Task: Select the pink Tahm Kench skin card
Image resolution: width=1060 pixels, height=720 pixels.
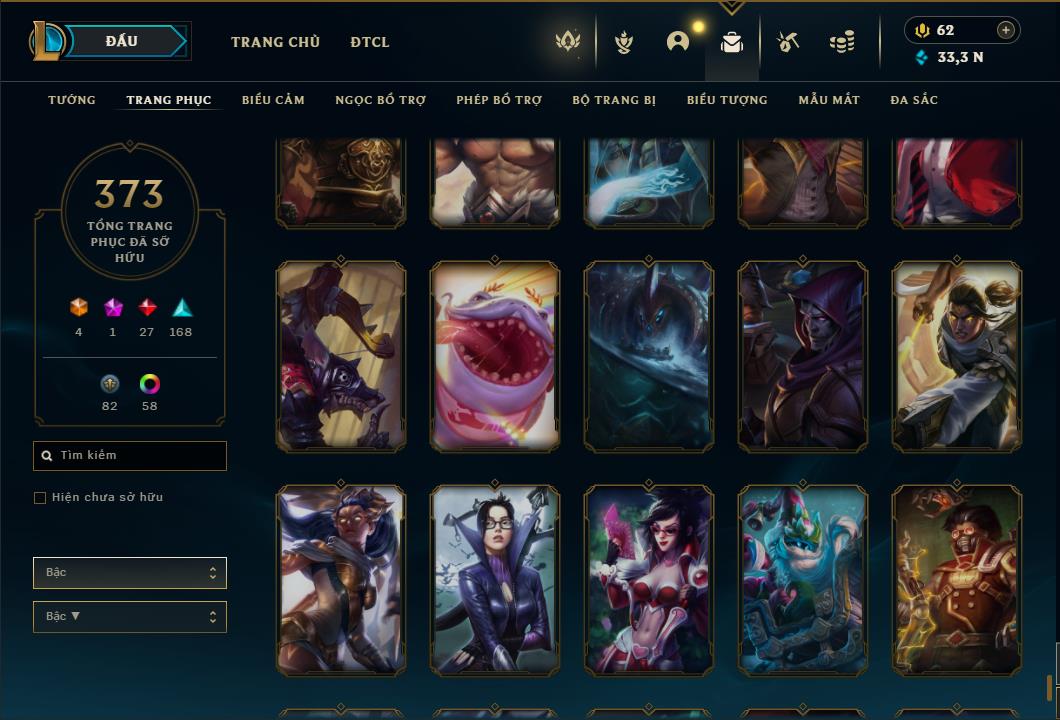Action: point(495,356)
